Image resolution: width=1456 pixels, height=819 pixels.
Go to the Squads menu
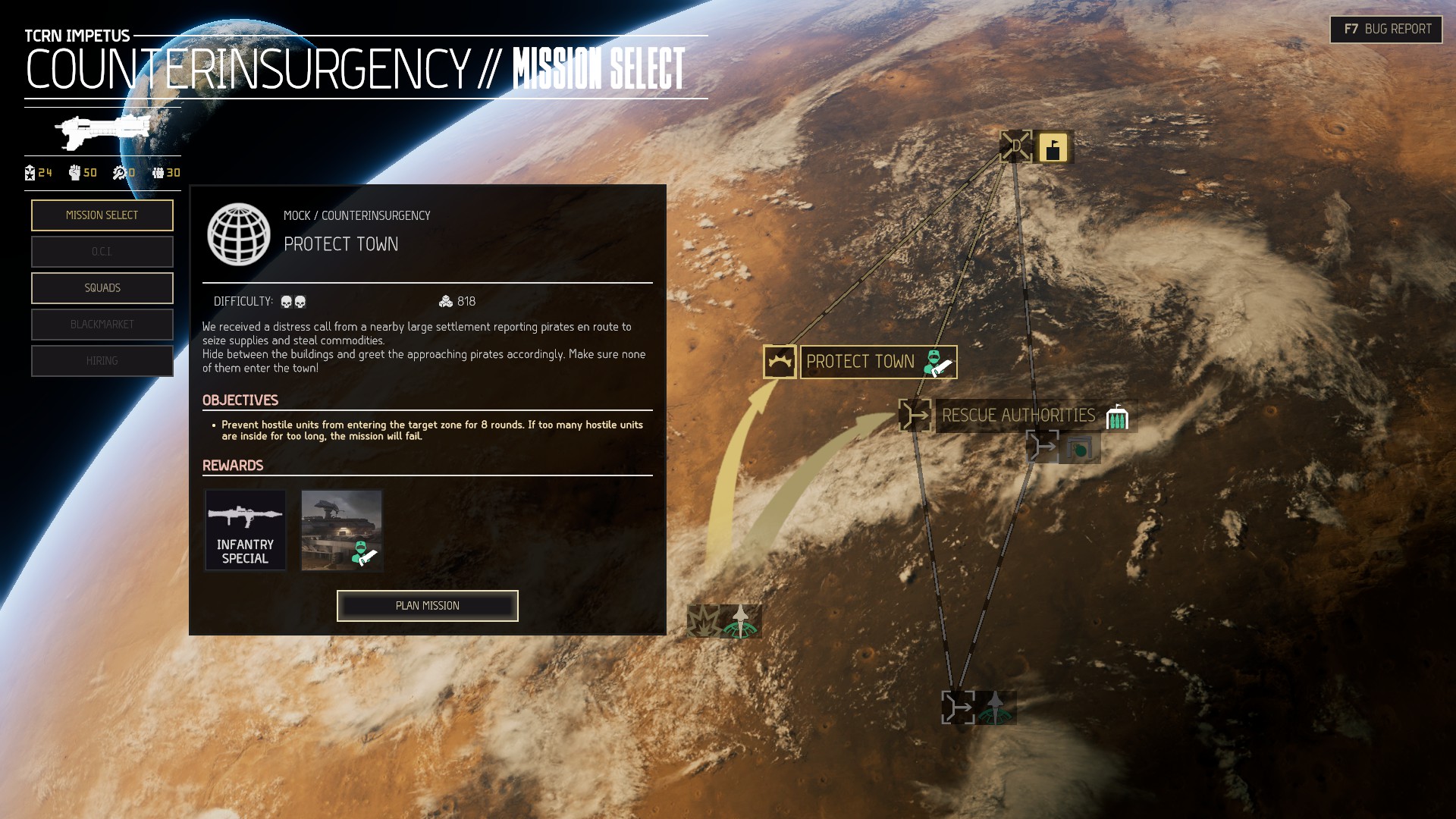[102, 288]
